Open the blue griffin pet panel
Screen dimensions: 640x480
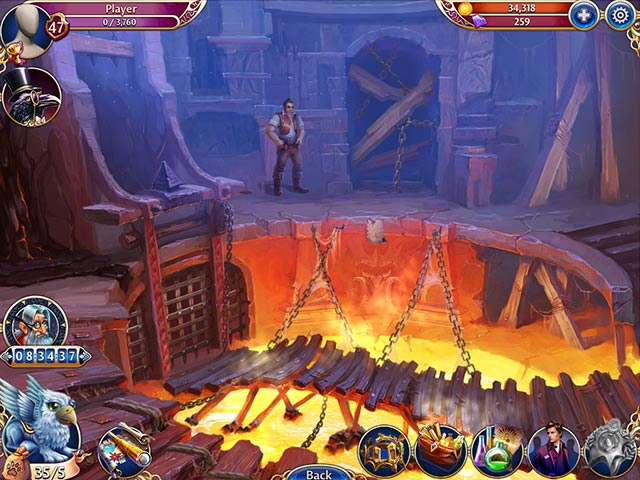[41, 419]
